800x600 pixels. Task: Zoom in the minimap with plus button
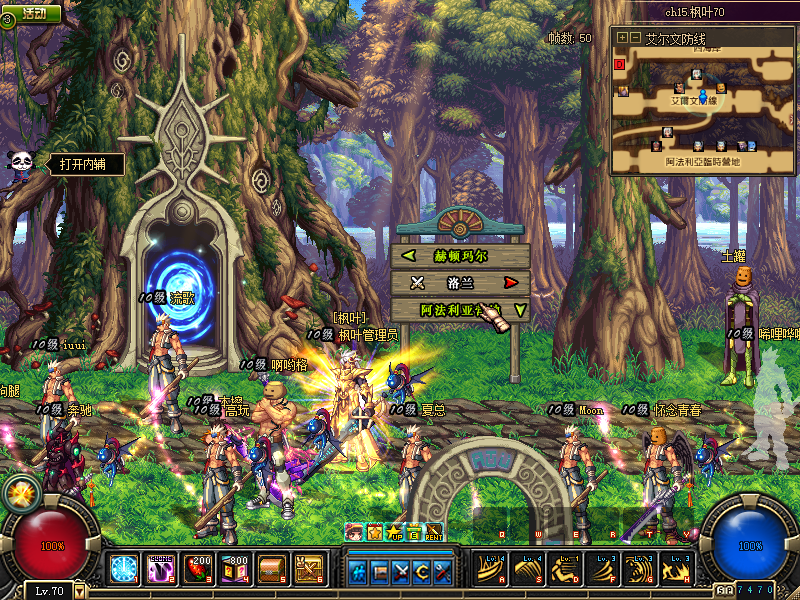point(622,37)
